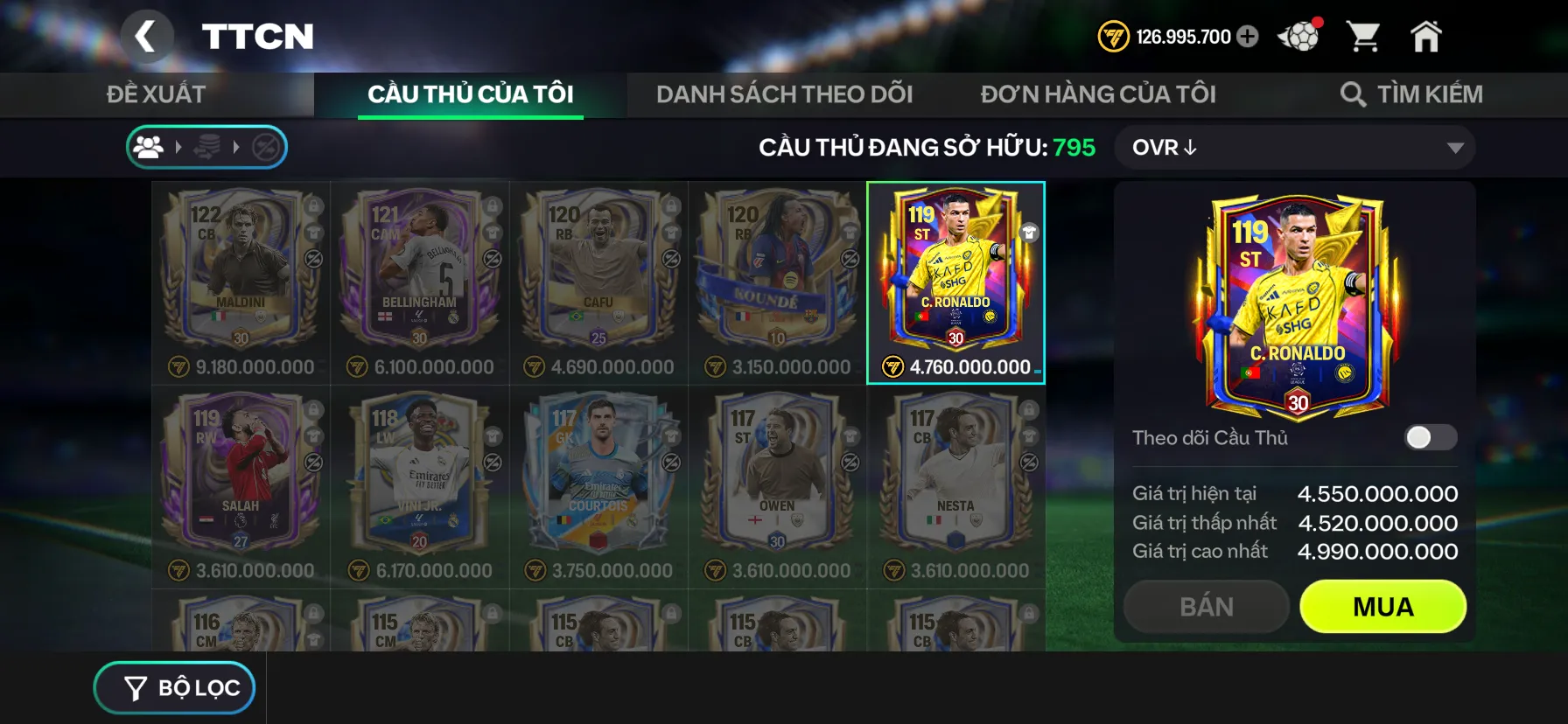Viewport: 1568px width, 724px height.
Task: Open the OVR sort dropdown
Action: 1293,147
